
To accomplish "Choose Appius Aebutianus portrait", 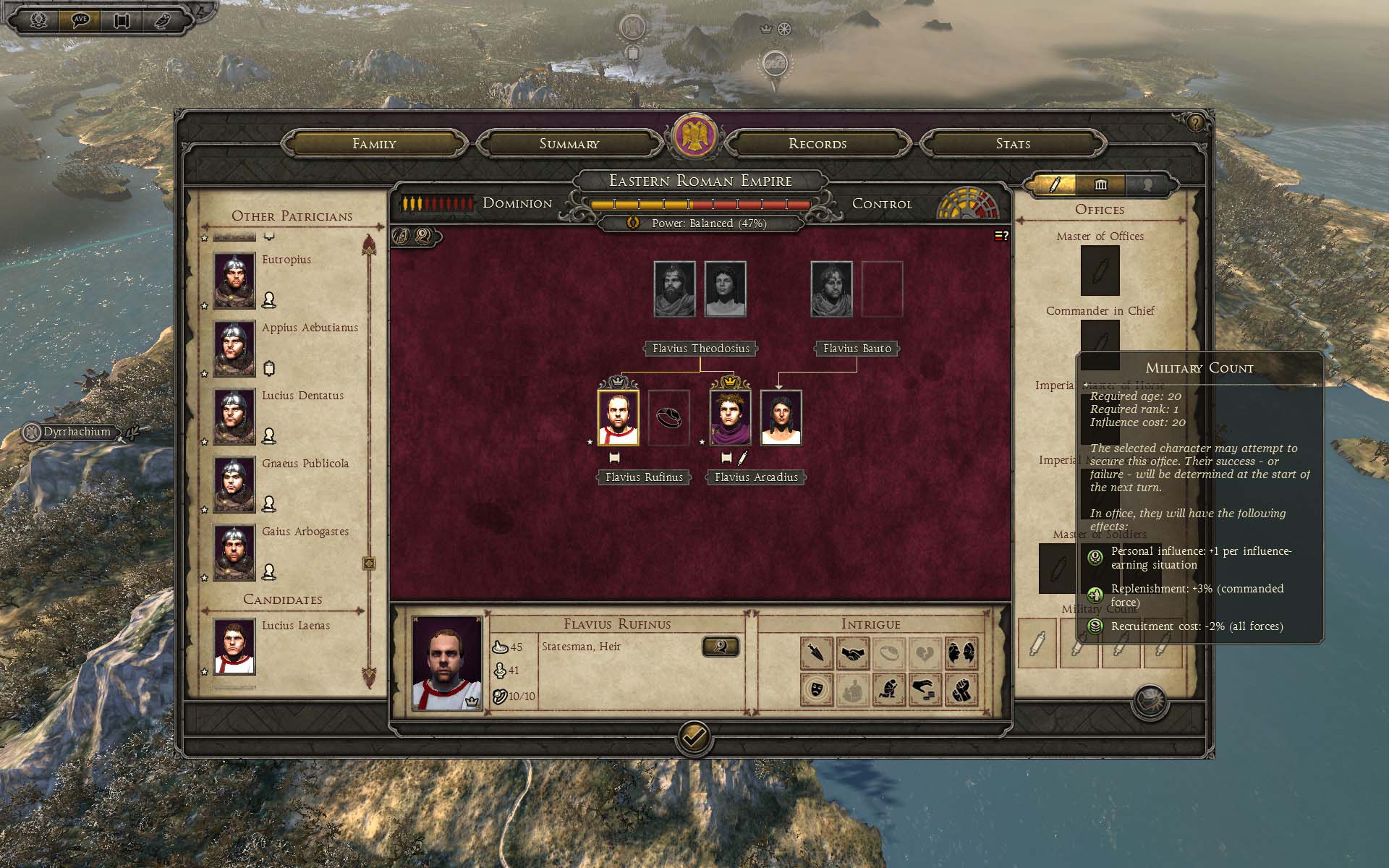I will pyautogui.click(x=234, y=348).
